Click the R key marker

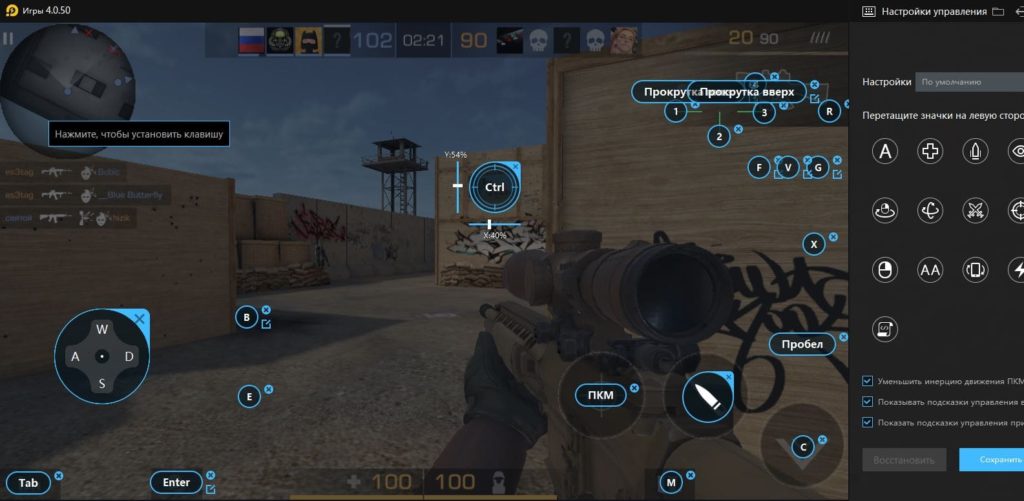click(x=829, y=111)
